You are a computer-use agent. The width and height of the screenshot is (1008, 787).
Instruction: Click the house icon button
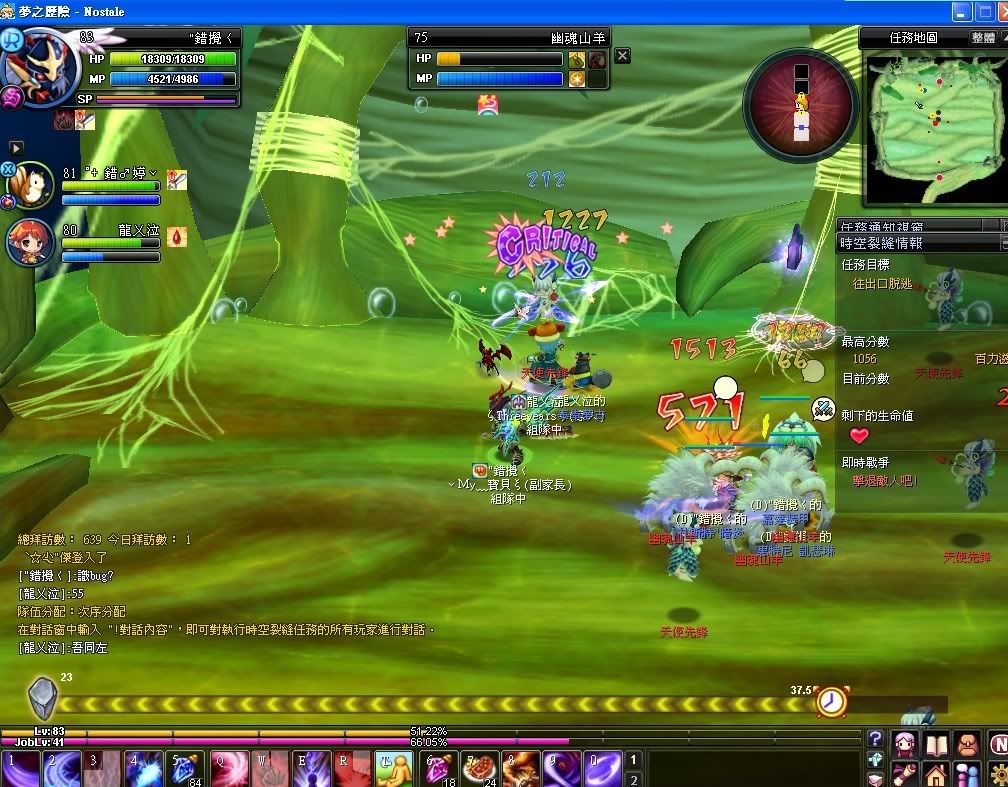tap(936, 774)
